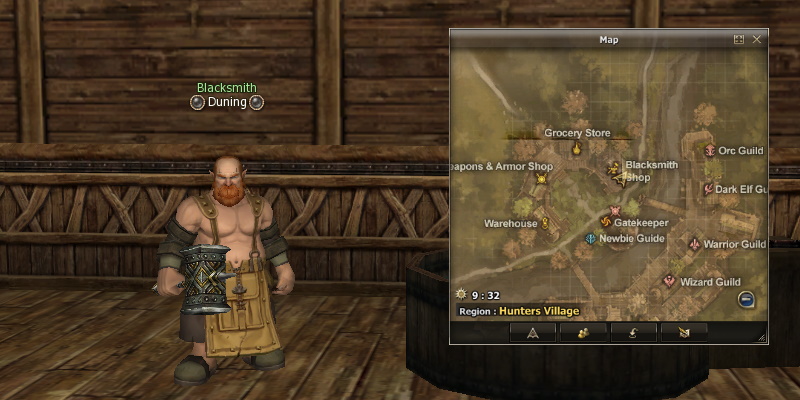
Task: Click the tower icon button below map
Action: pos(532,332)
